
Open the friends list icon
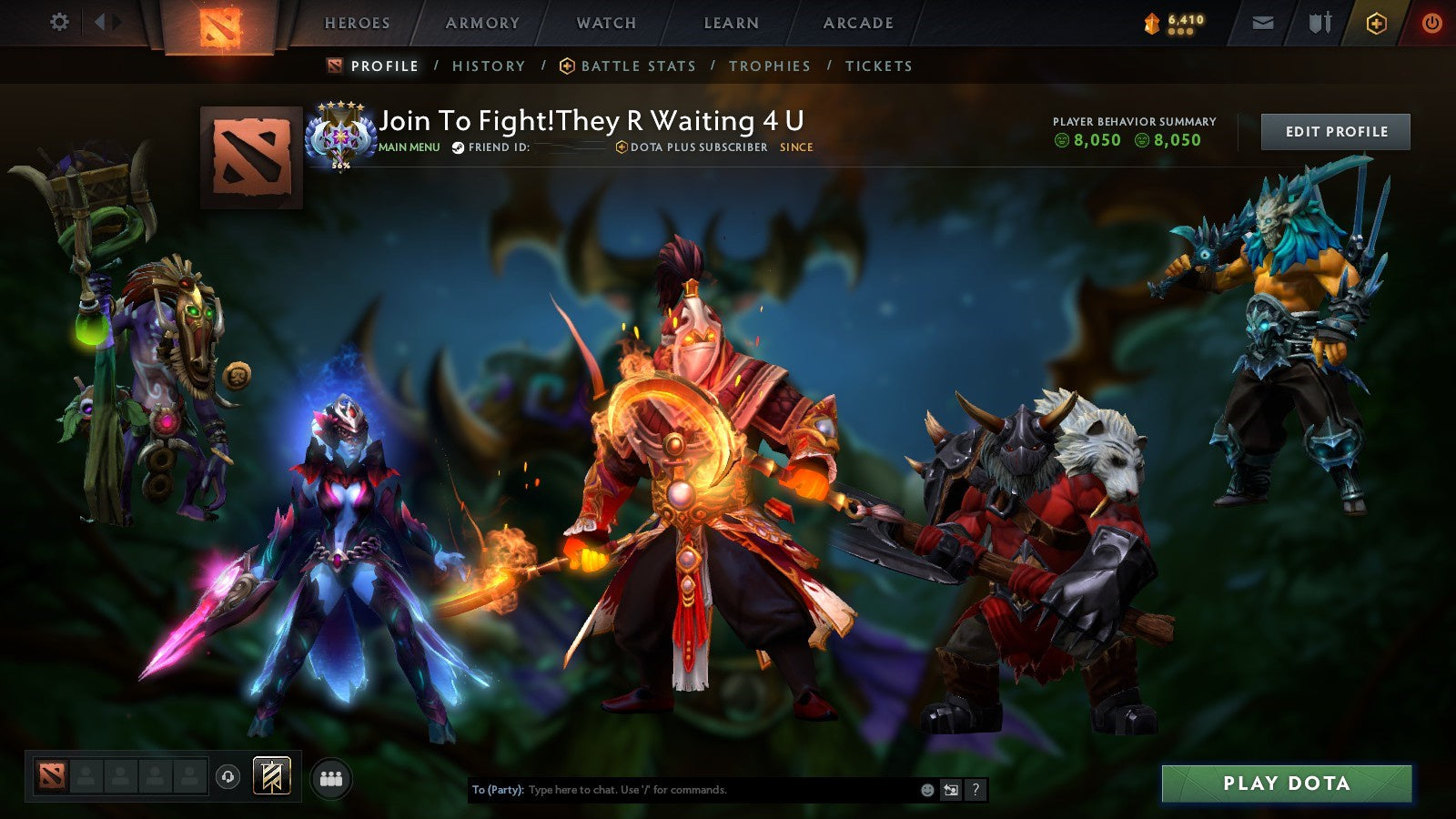(x=332, y=777)
